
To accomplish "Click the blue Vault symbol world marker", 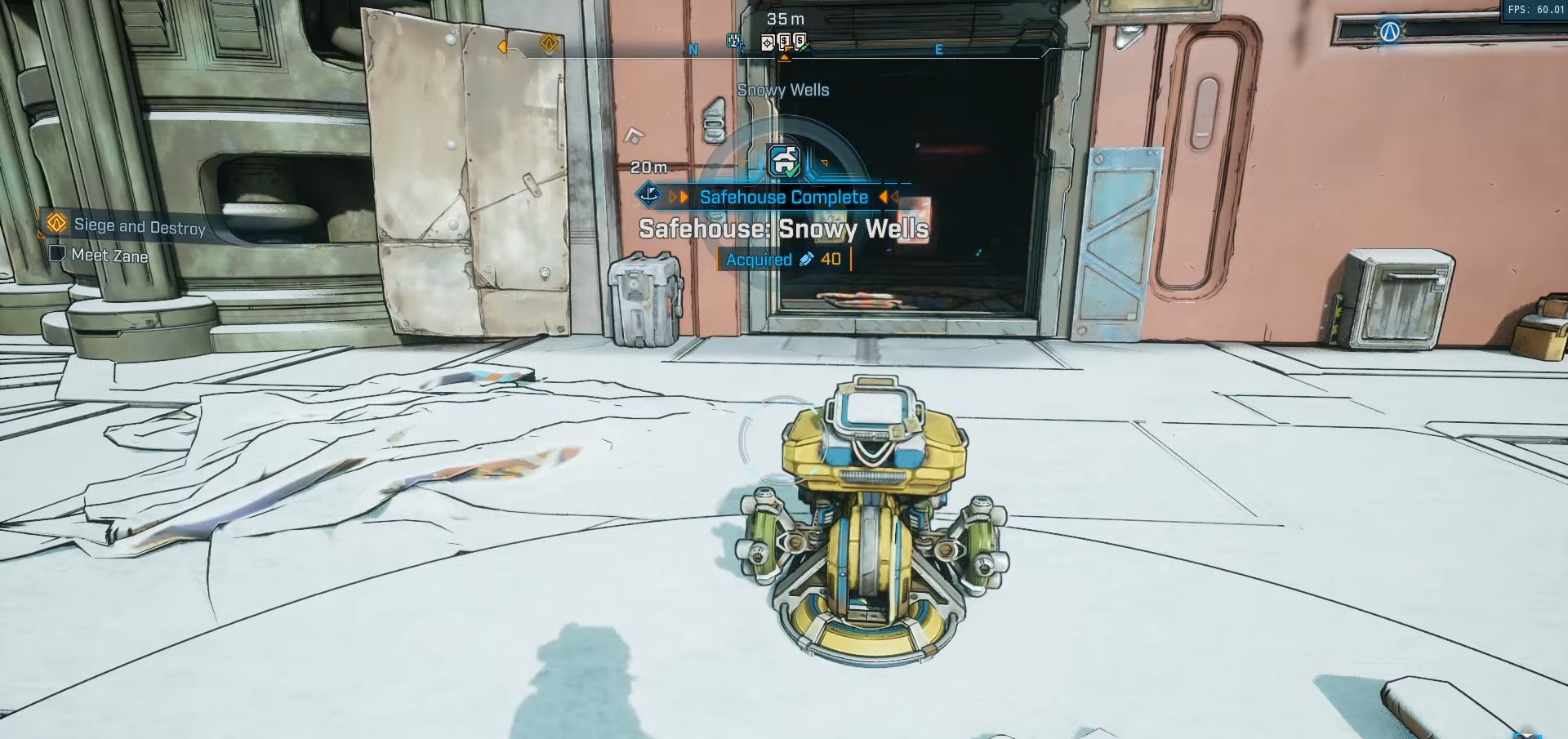I will pos(1389,32).
